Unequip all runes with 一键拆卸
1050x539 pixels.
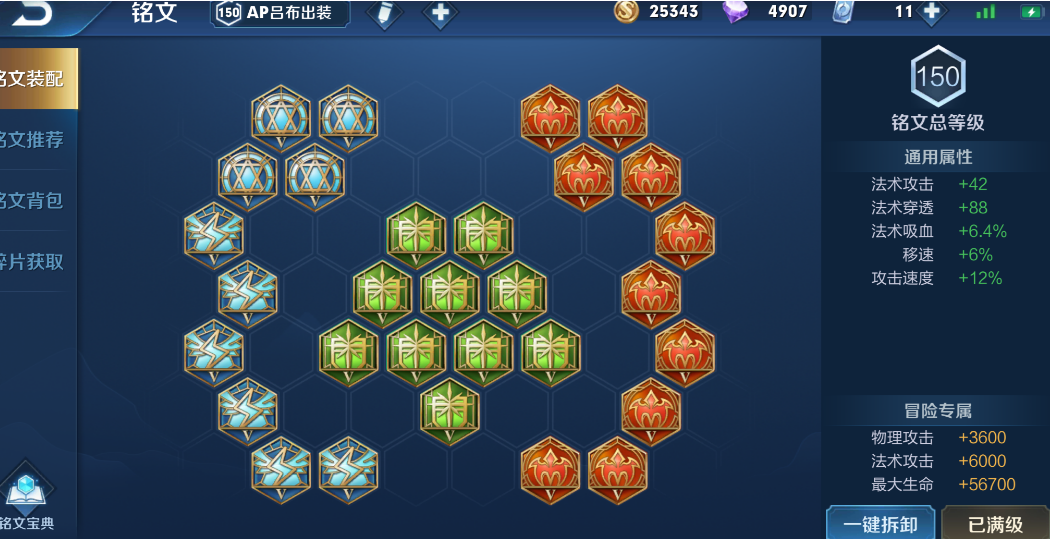tap(881, 524)
